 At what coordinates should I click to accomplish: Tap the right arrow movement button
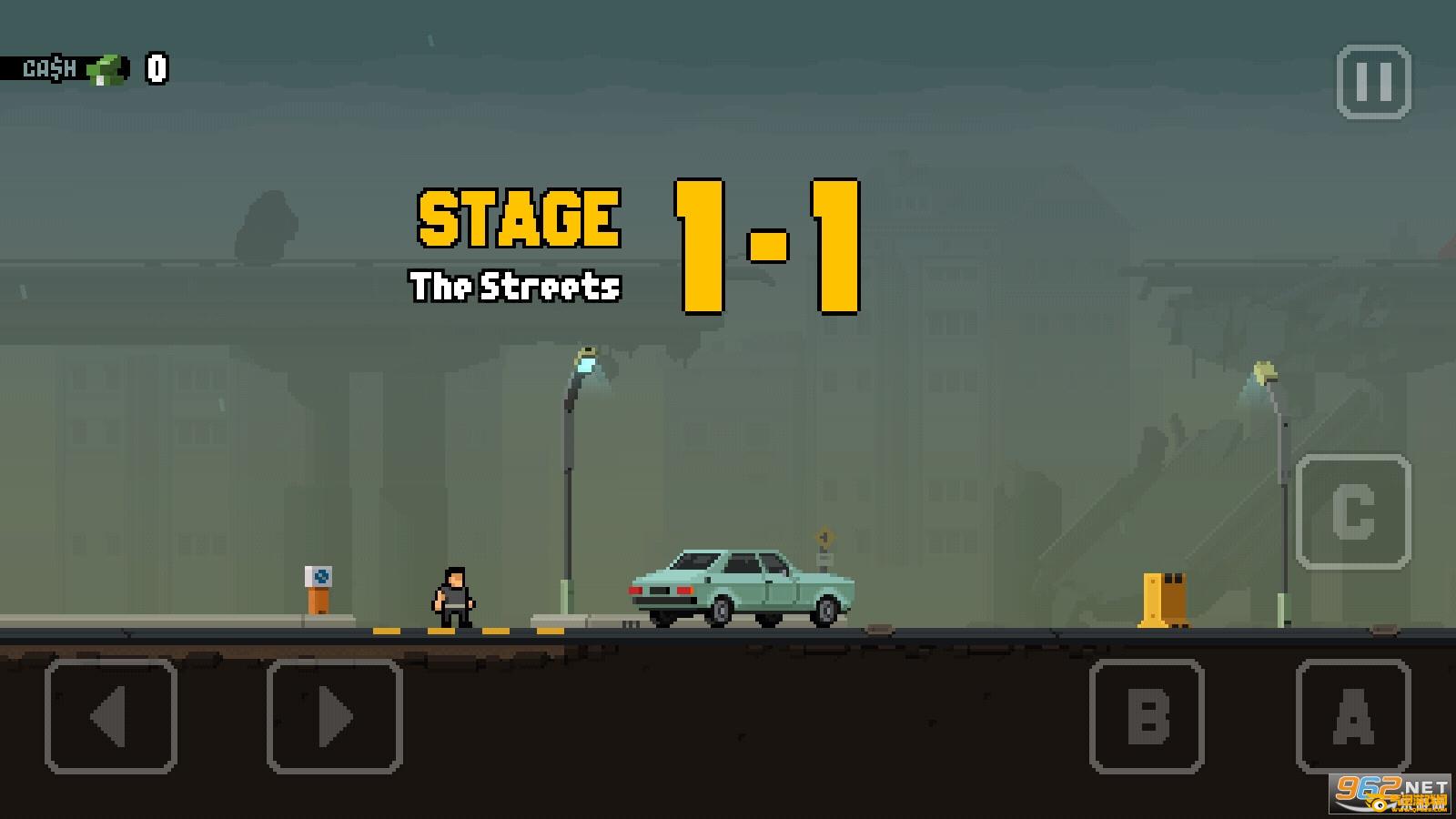334,716
